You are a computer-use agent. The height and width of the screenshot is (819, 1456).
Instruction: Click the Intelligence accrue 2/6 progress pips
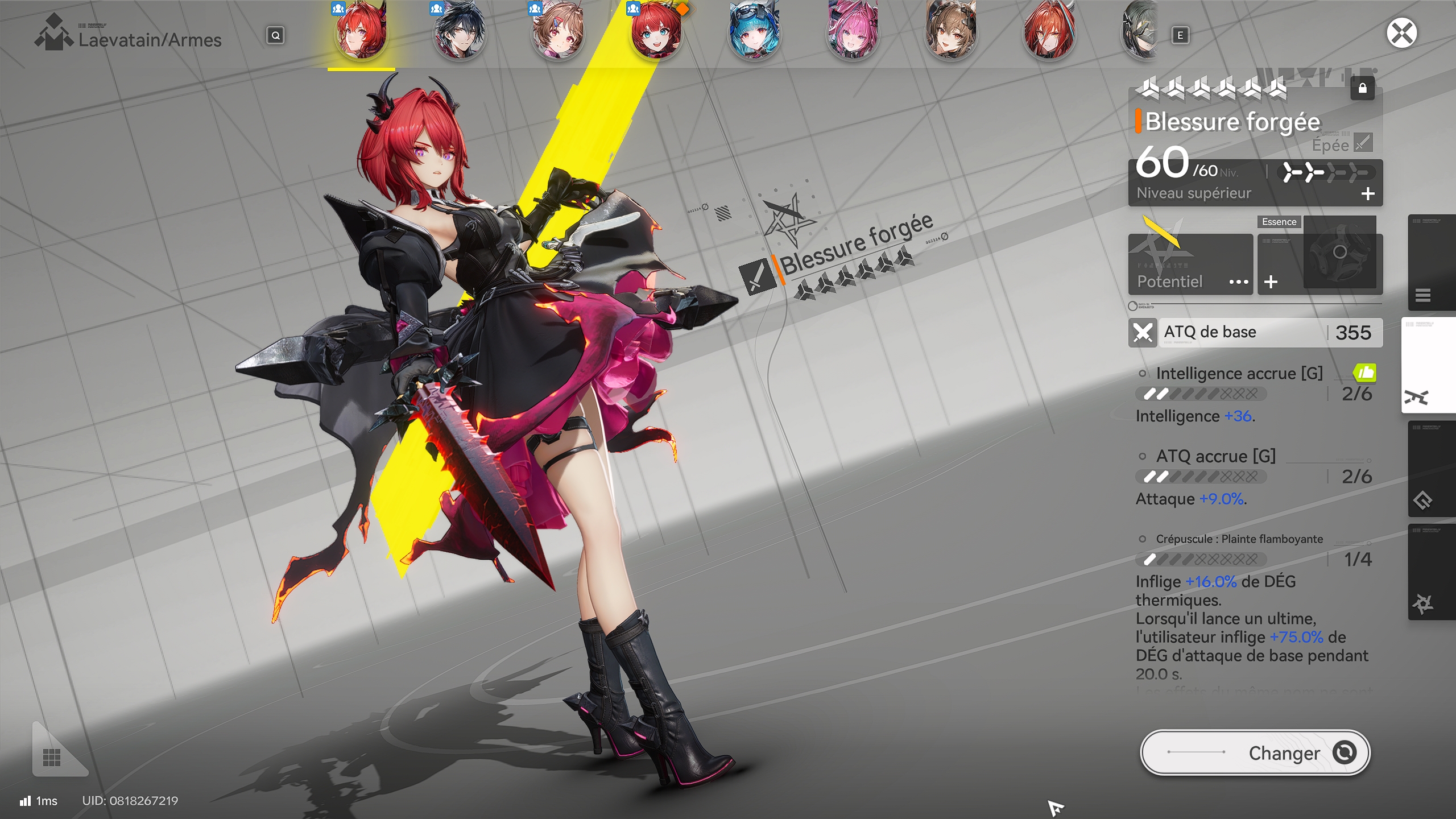pyautogui.click(x=1202, y=395)
